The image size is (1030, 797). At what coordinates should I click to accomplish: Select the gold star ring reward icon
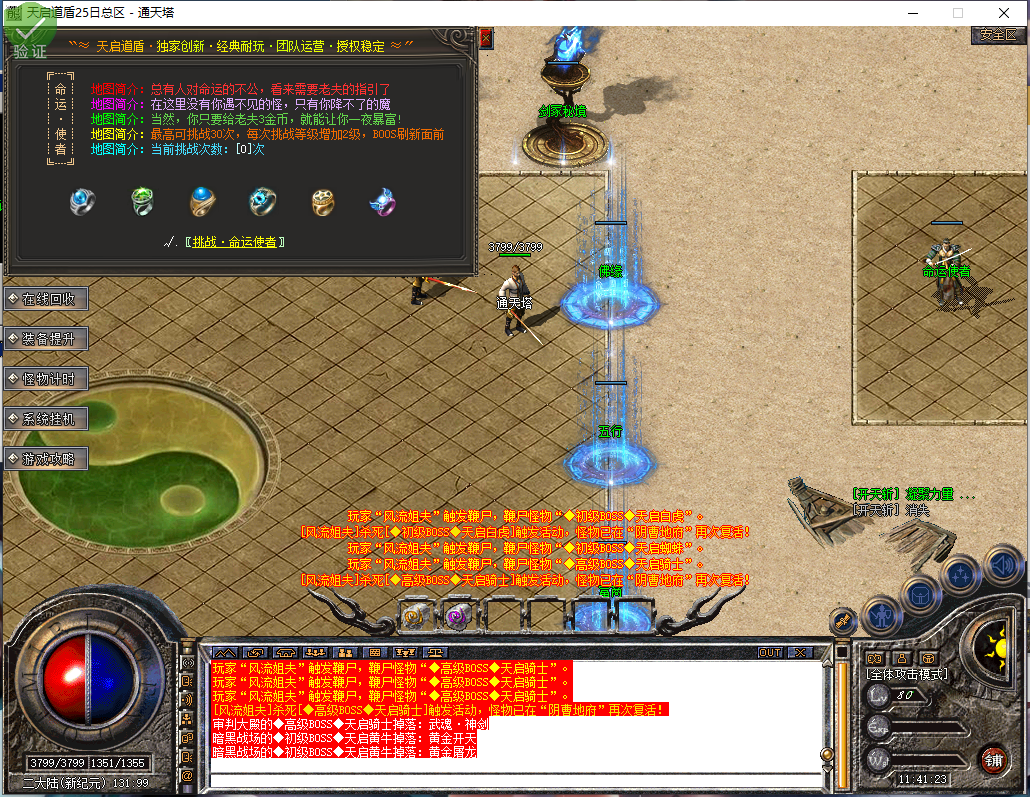point(322,202)
